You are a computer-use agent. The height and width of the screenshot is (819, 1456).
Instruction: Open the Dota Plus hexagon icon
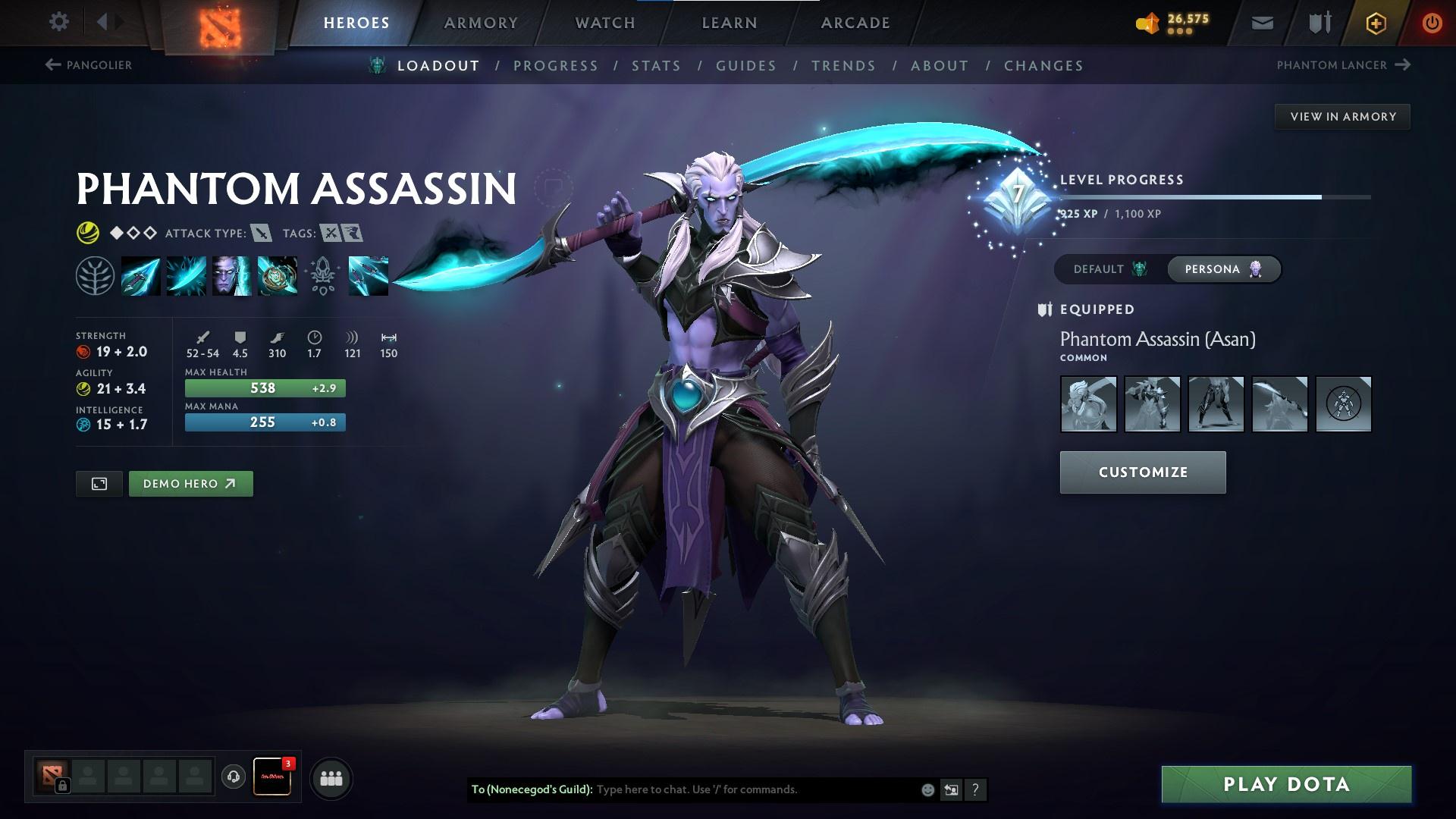(x=1375, y=22)
